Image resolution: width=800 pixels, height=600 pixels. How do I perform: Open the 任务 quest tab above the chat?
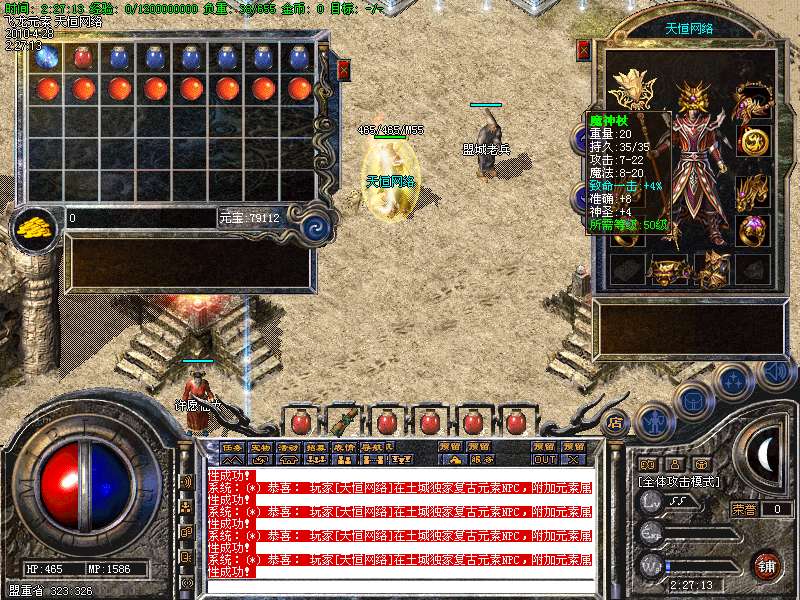click(232, 447)
